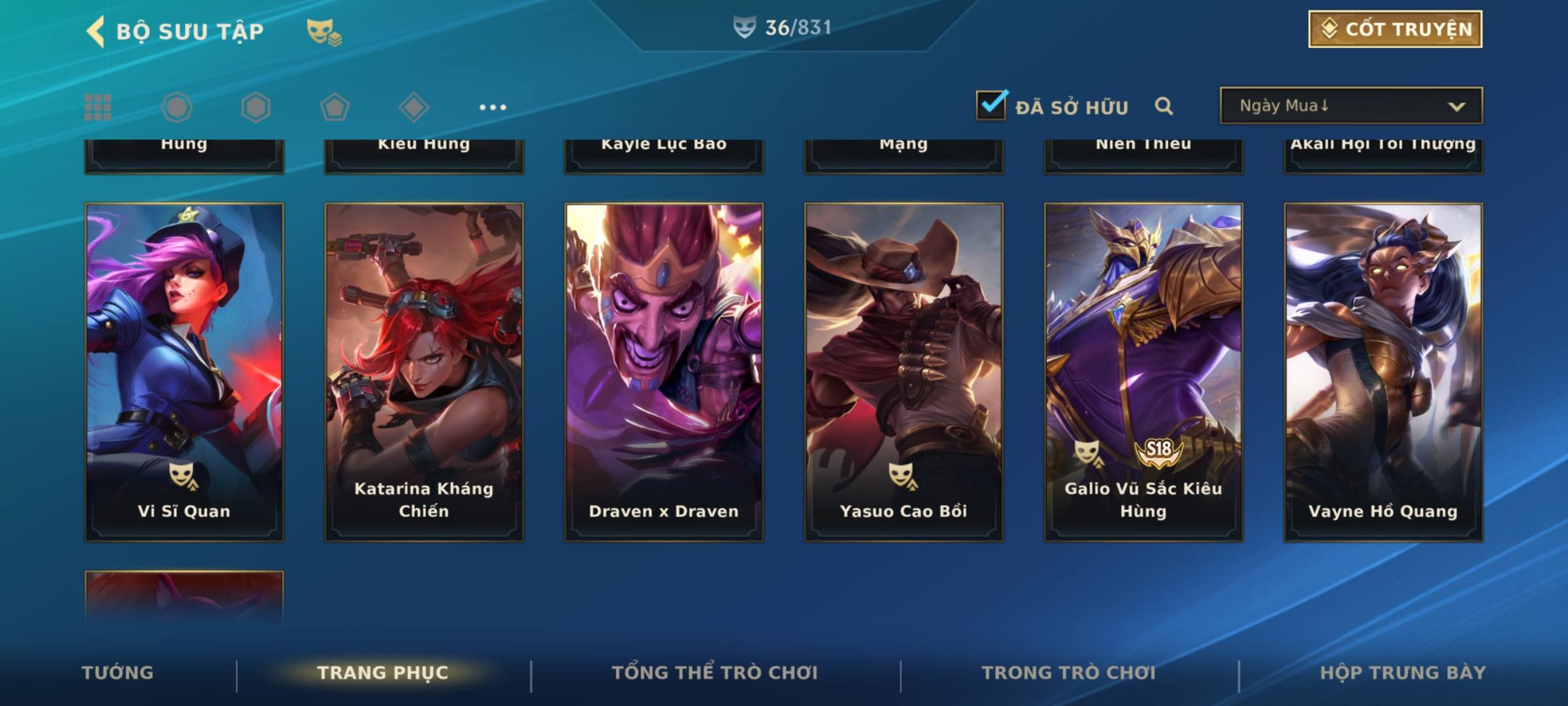Expand the Ngày Mua sort dropdown

[x=1350, y=106]
